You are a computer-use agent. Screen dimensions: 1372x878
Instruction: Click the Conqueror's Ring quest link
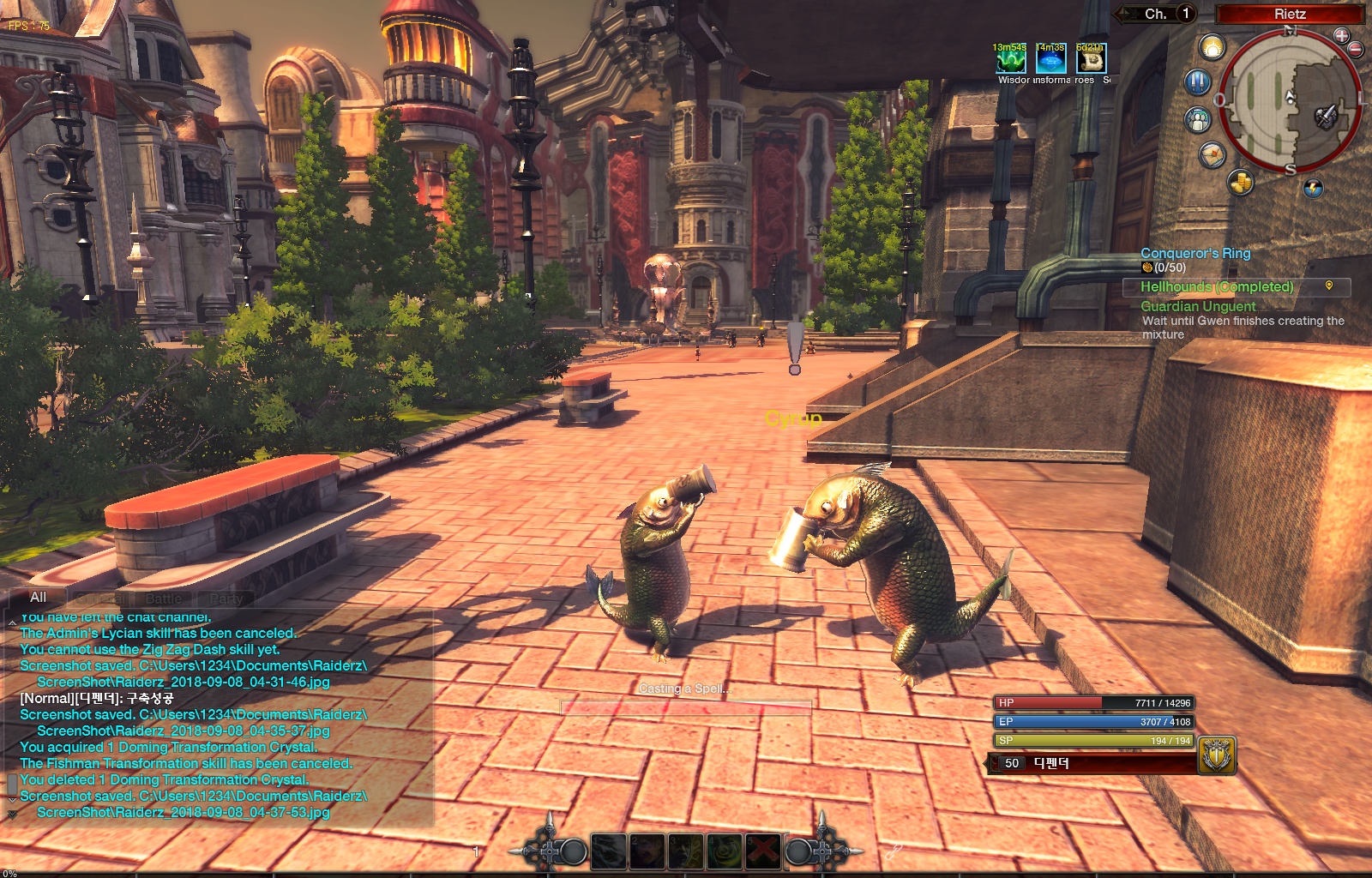pyautogui.click(x=1194, y=253)
